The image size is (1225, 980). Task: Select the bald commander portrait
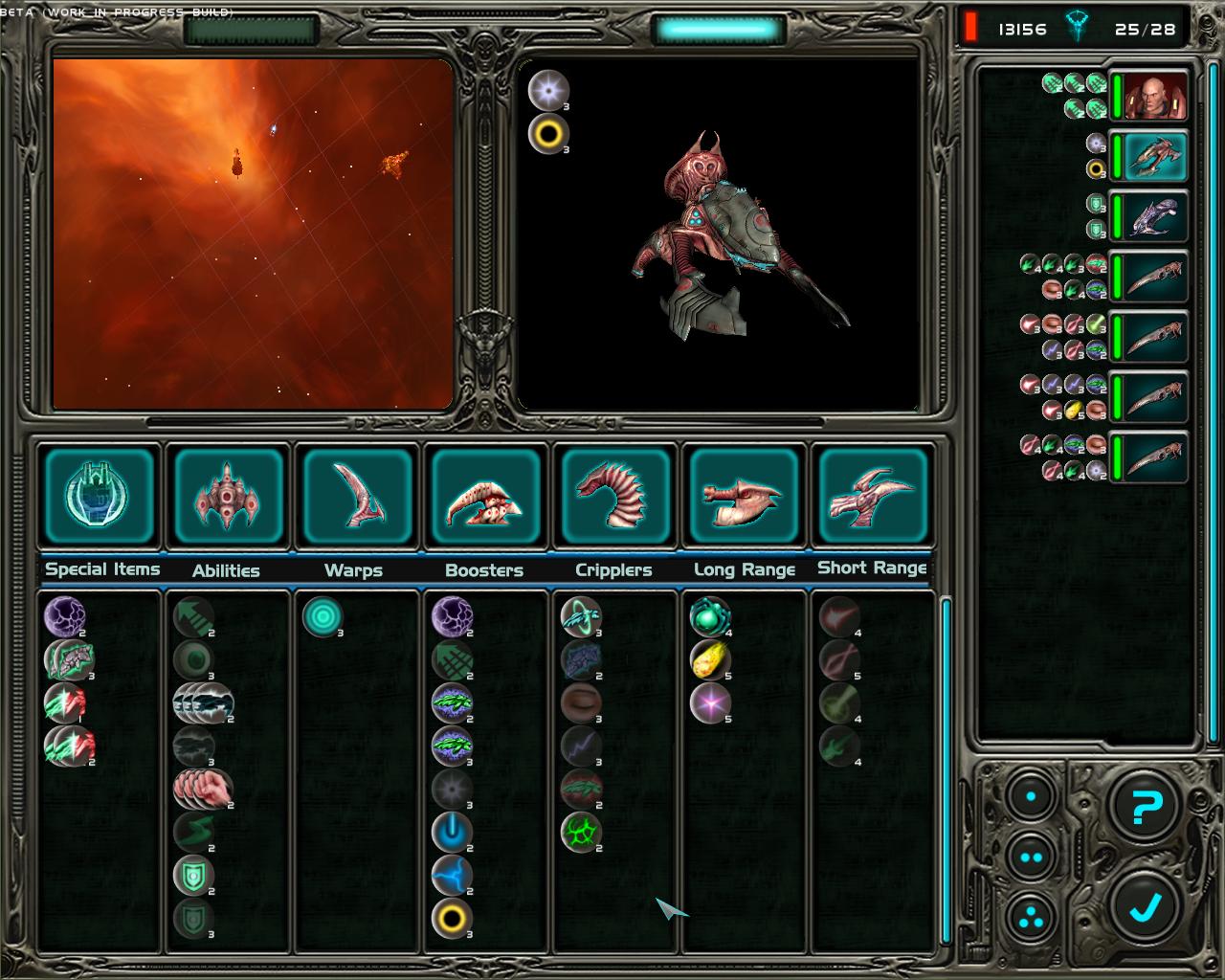click(x=1155, y=97)
